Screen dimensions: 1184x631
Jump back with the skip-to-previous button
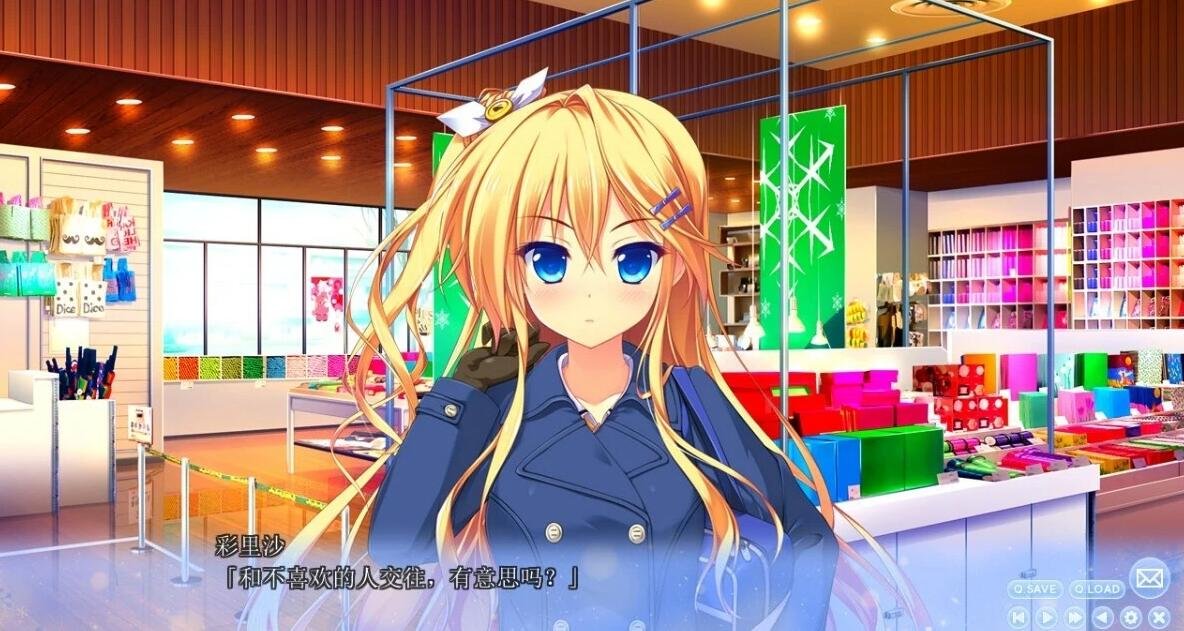(1018, 617)
